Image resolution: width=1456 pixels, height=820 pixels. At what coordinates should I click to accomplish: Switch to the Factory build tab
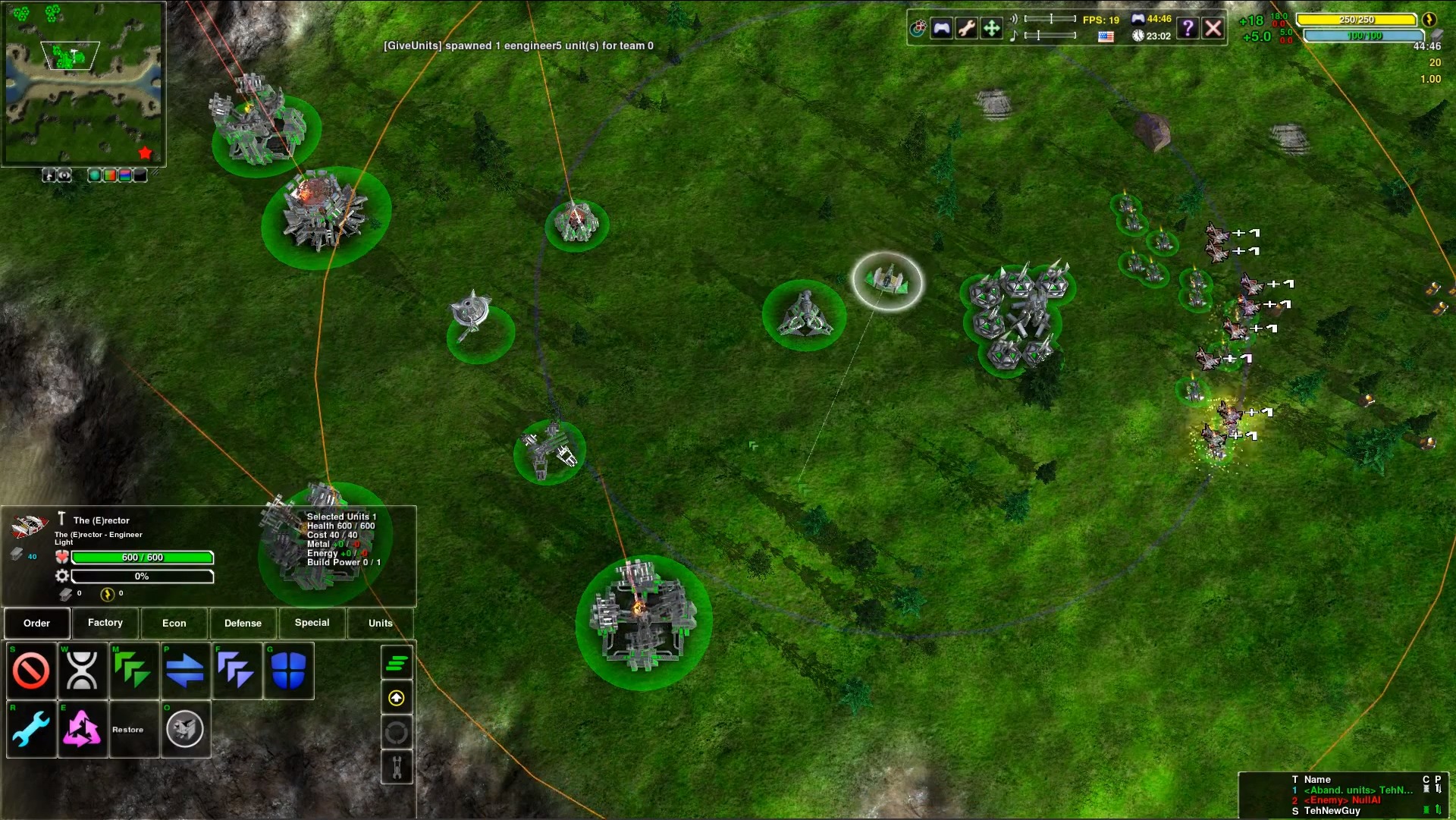(105, 623)
